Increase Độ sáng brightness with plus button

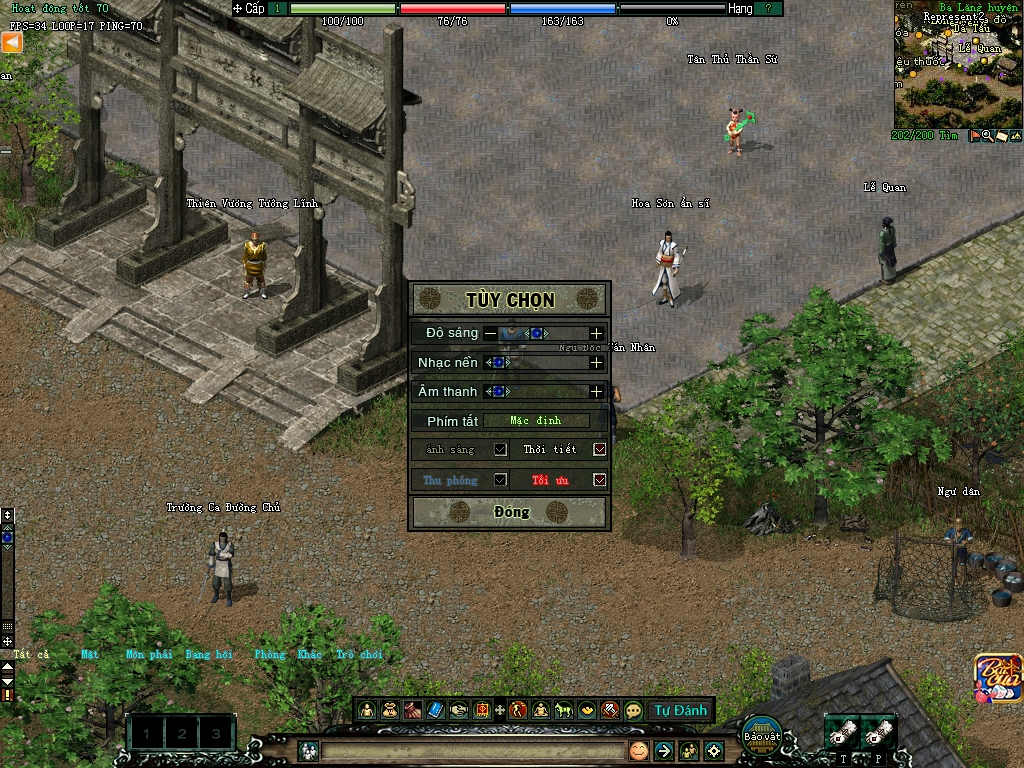pyautogui.click(x=597, y=333)
